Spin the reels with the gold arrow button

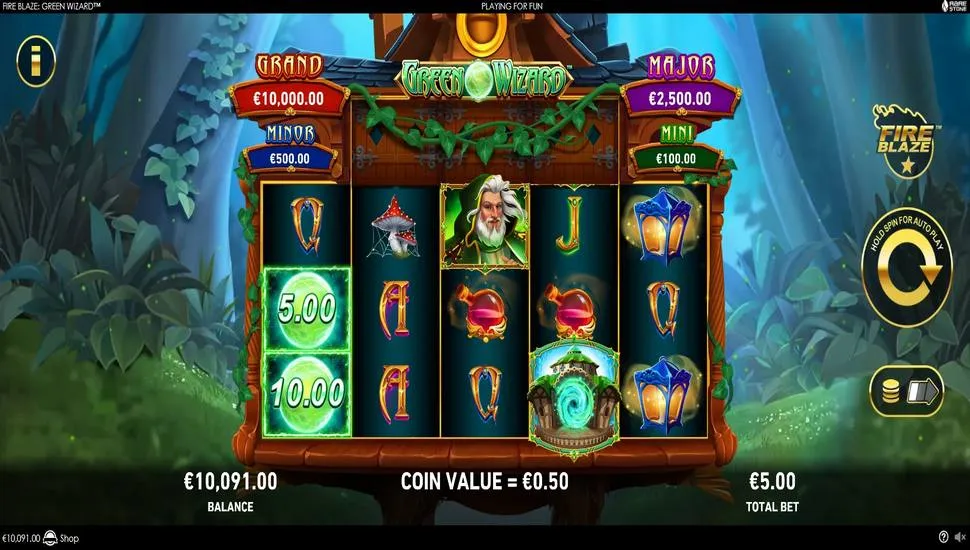tap(908, 269)
